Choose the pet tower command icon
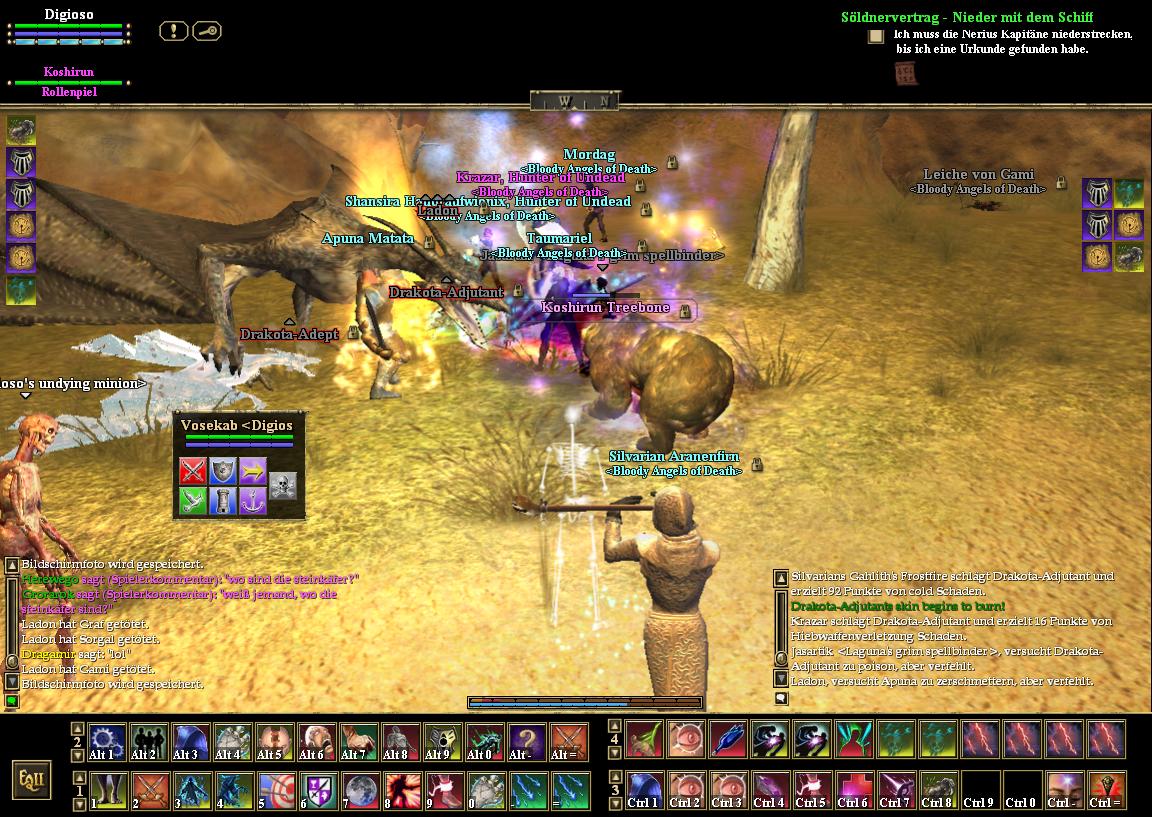 (223, 501)
